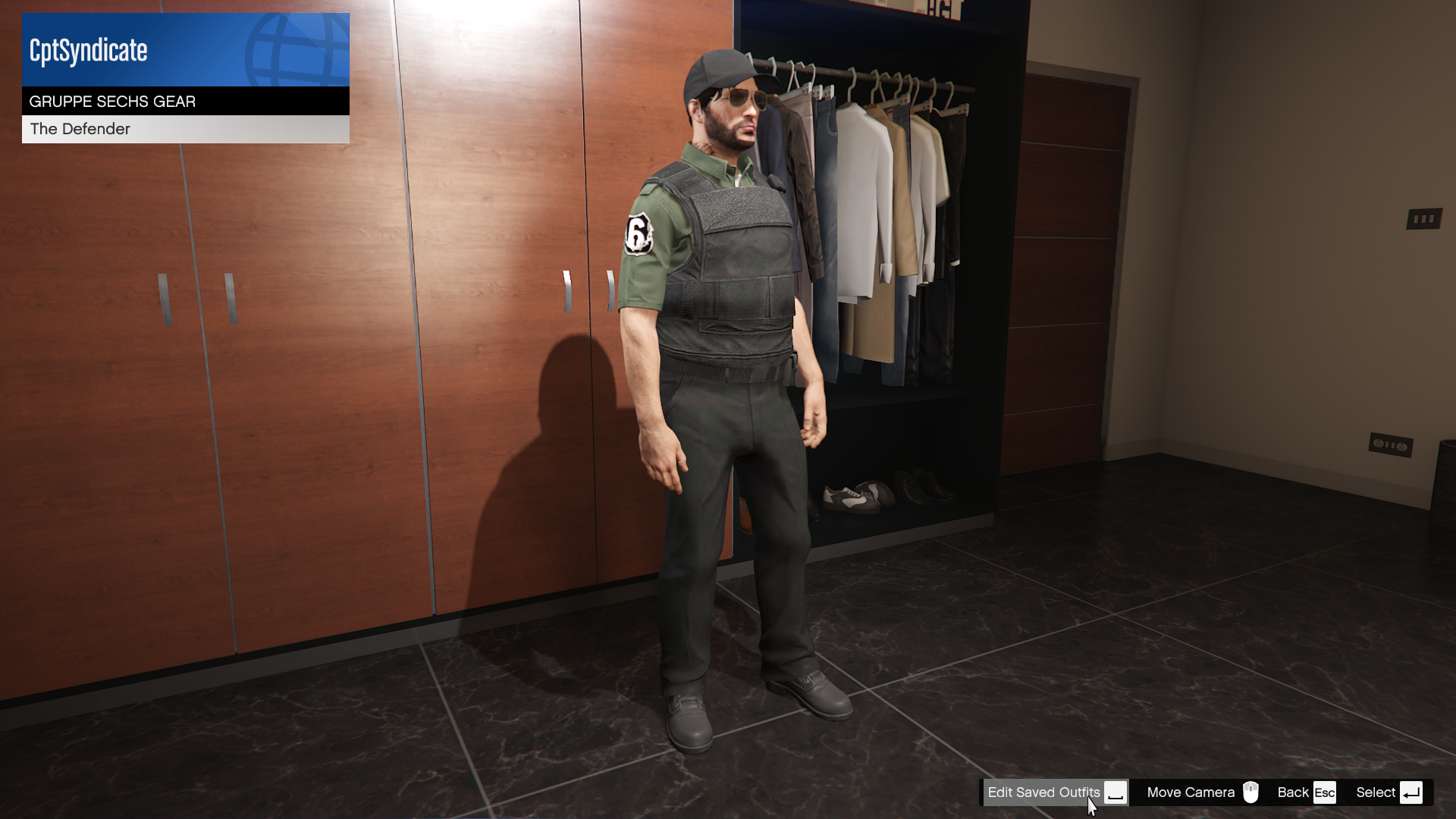
Task: Click the Enter key icon next to Select
Action: point(1411,792)
